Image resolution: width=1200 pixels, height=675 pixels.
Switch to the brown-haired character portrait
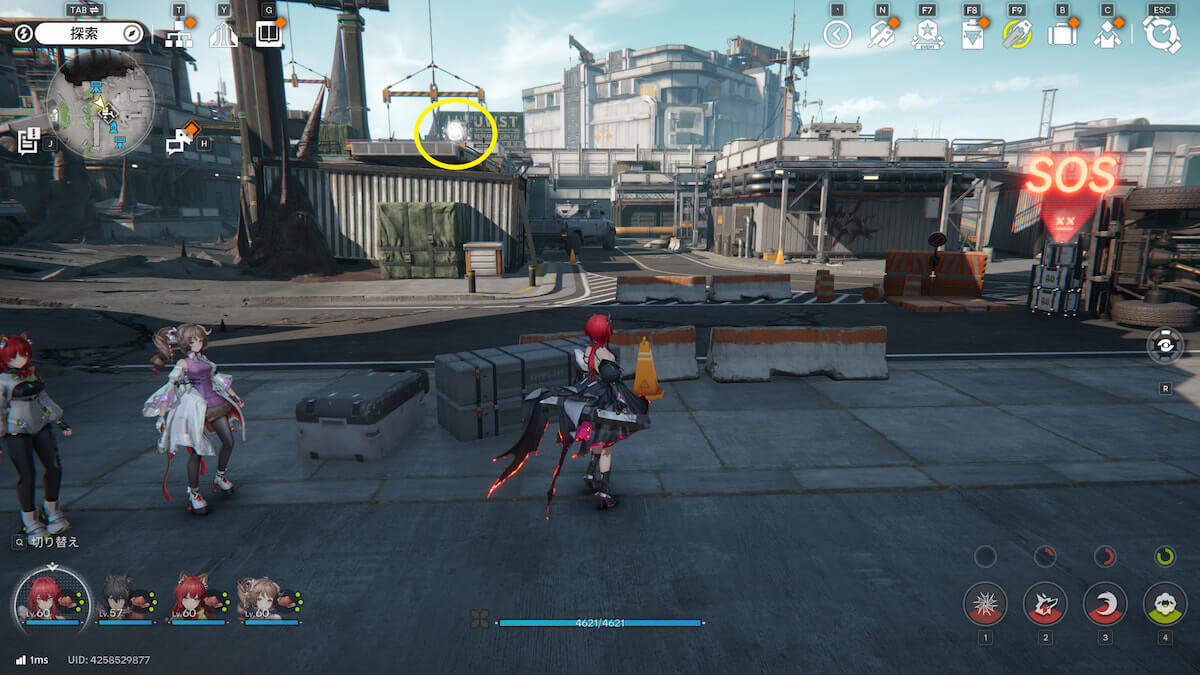click(x=260, y=598)
